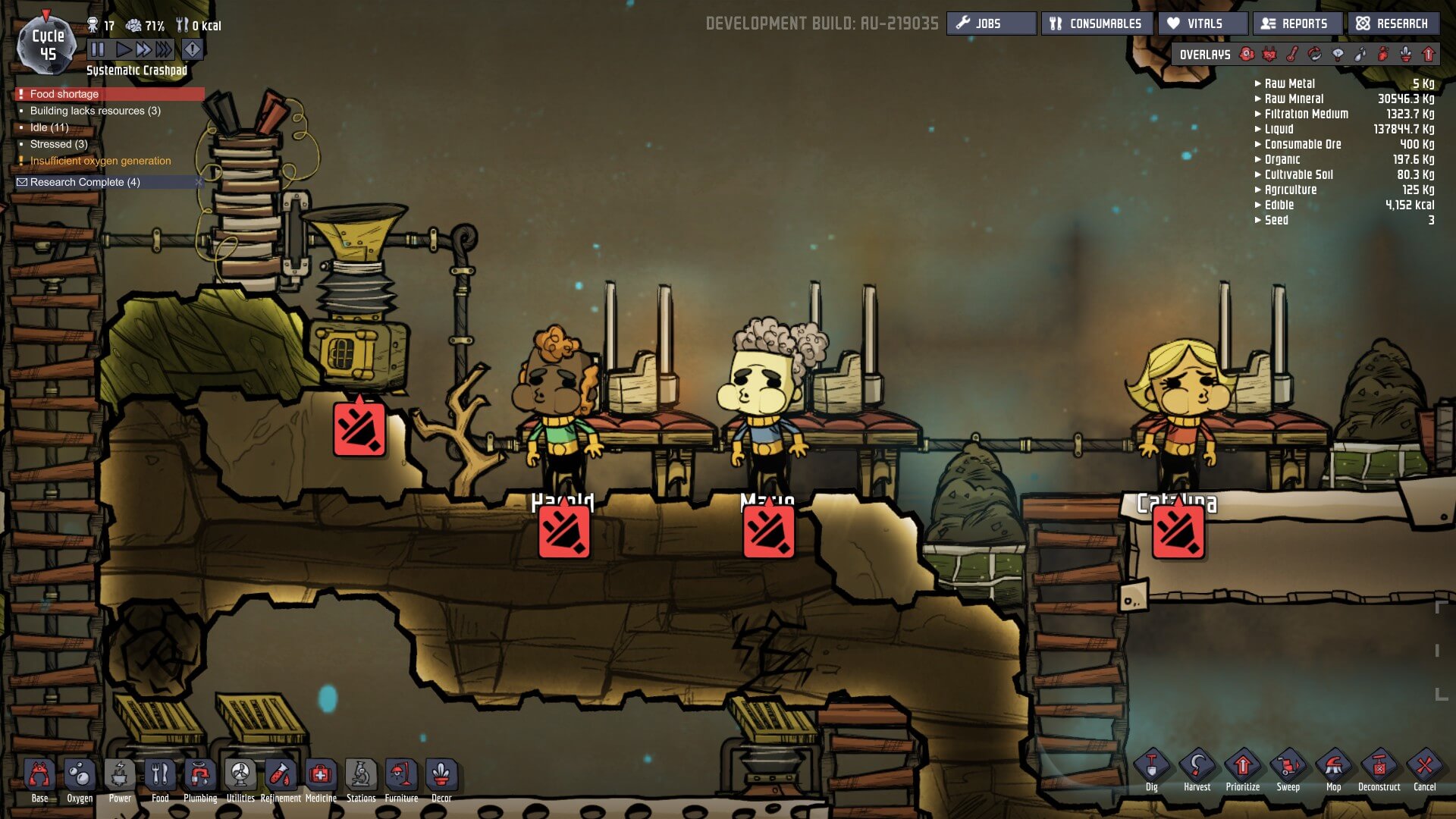Pause the game simulation

[98, 50]
